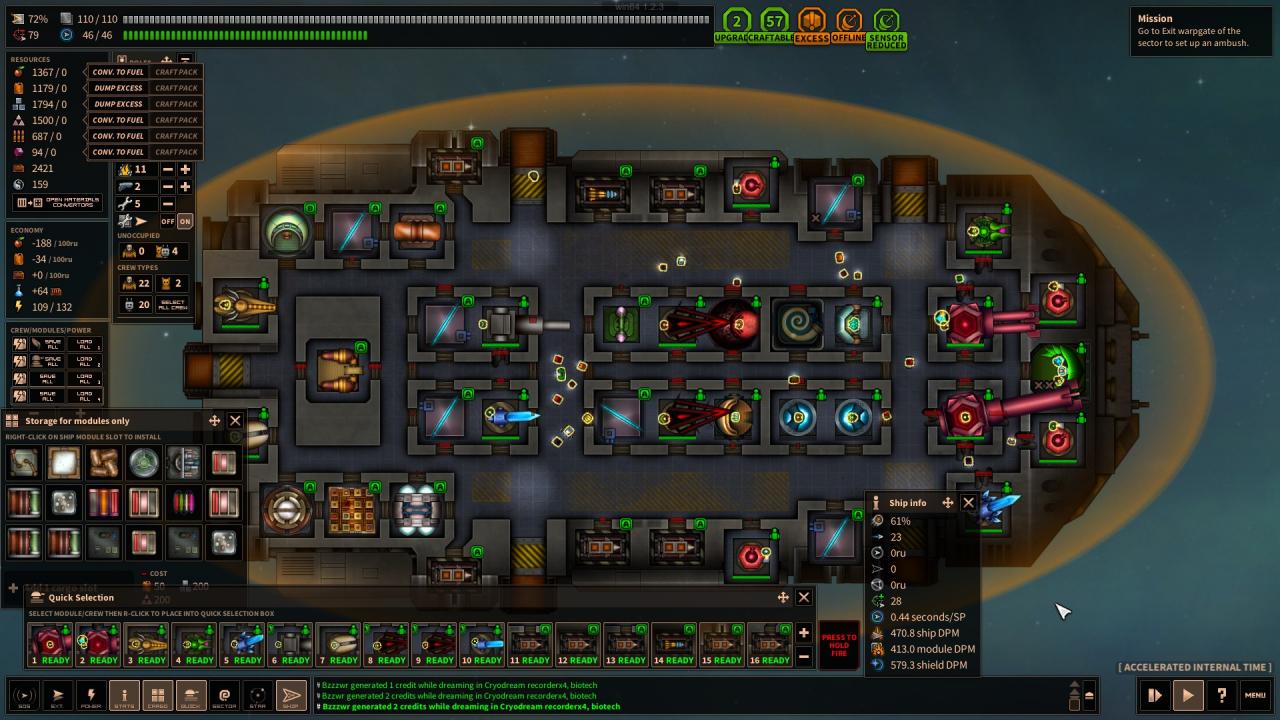Open Materials Convertors
Image resolution: width=1280 pixels, height=720 pixels.
tap(57, 202)
